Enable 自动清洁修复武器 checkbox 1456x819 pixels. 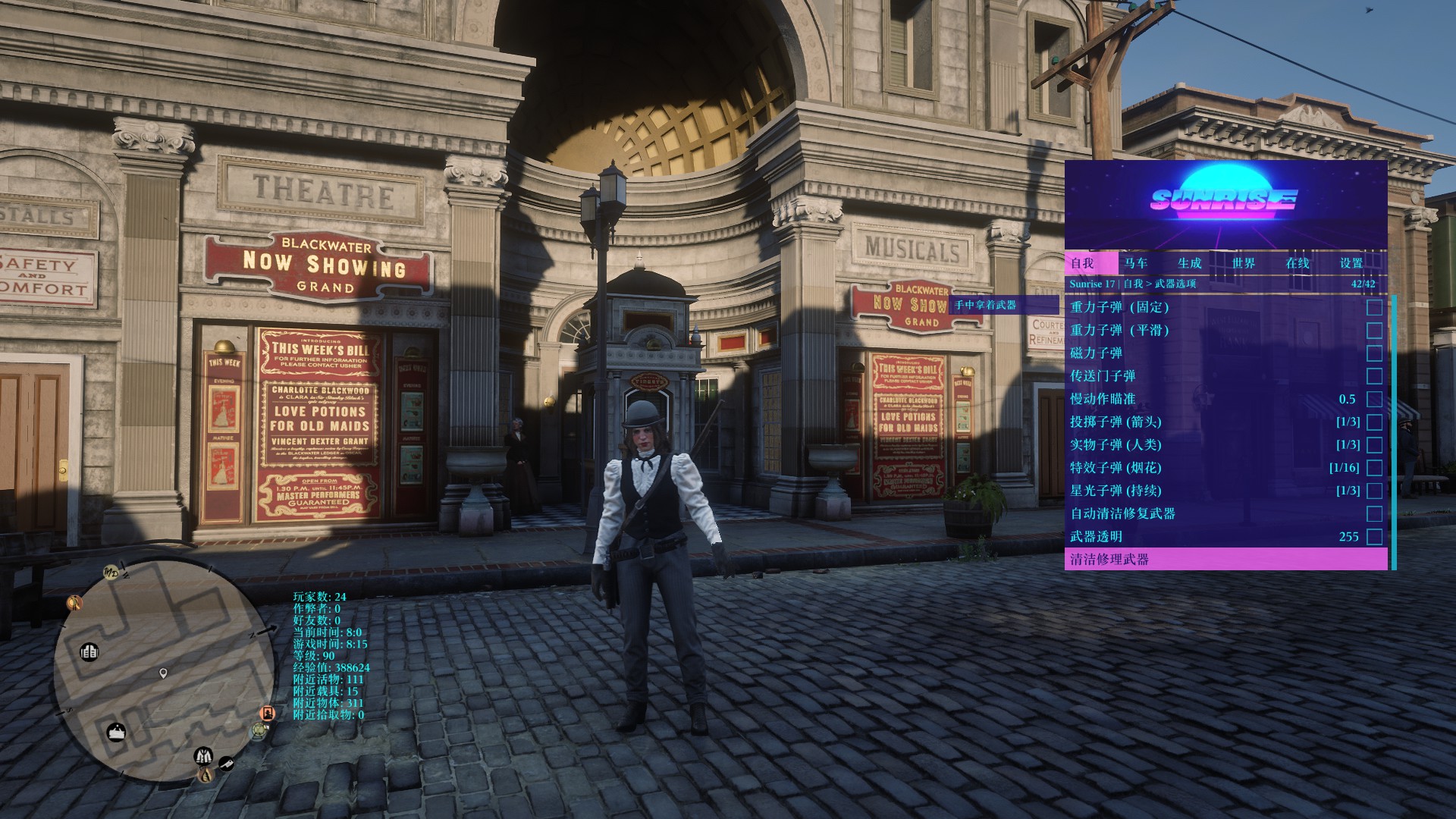click(x=1374, y=514)
